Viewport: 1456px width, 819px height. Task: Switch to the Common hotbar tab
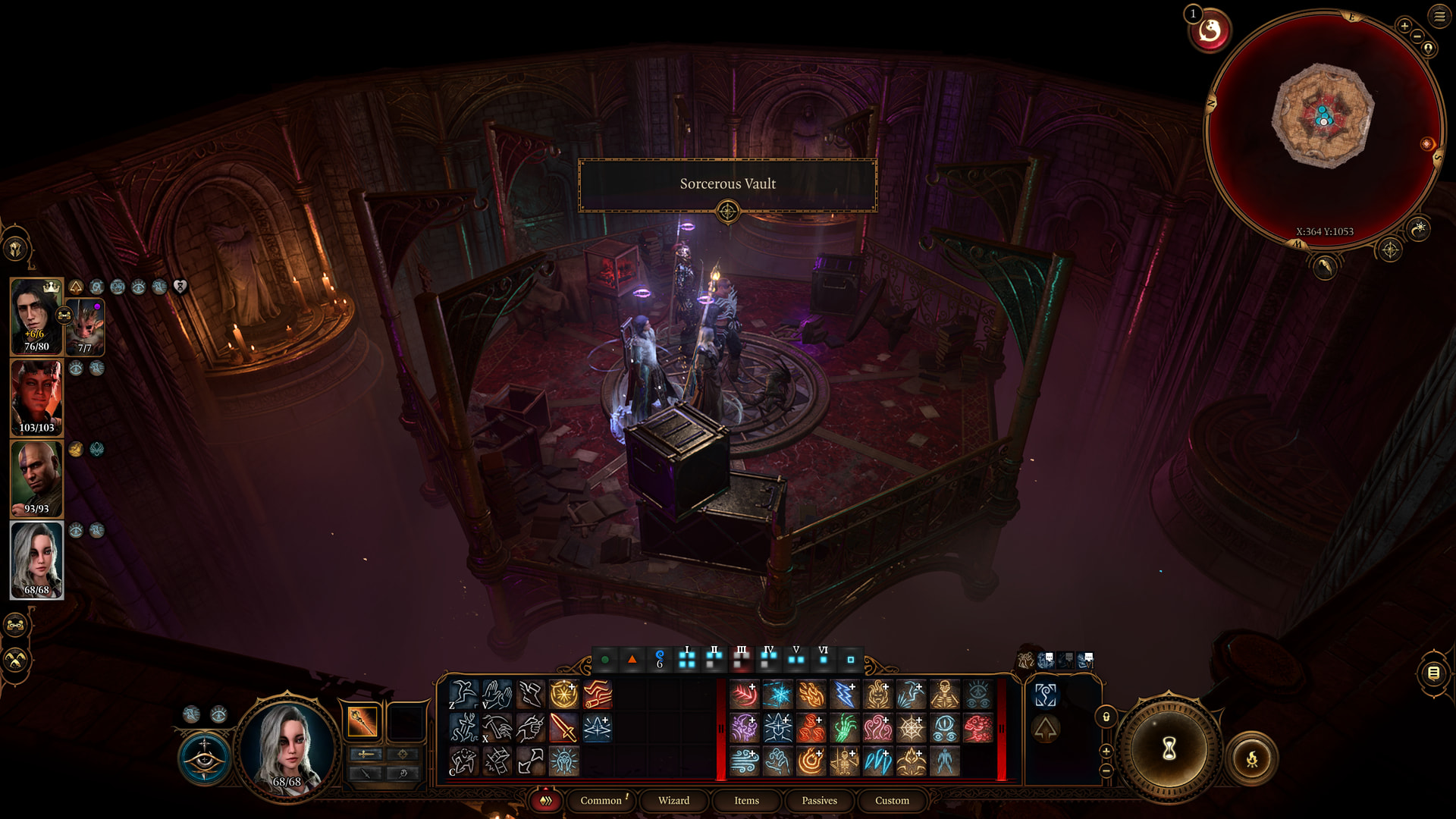(601, 800)
